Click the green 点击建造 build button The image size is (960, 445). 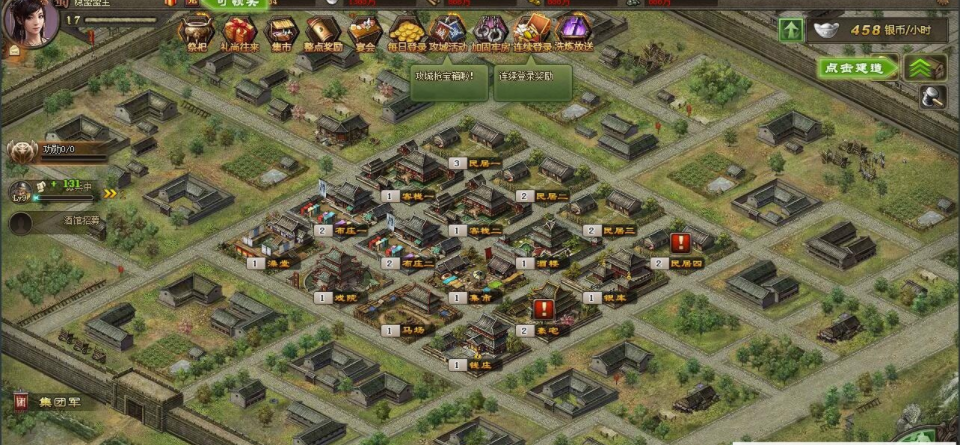(857, 68)
